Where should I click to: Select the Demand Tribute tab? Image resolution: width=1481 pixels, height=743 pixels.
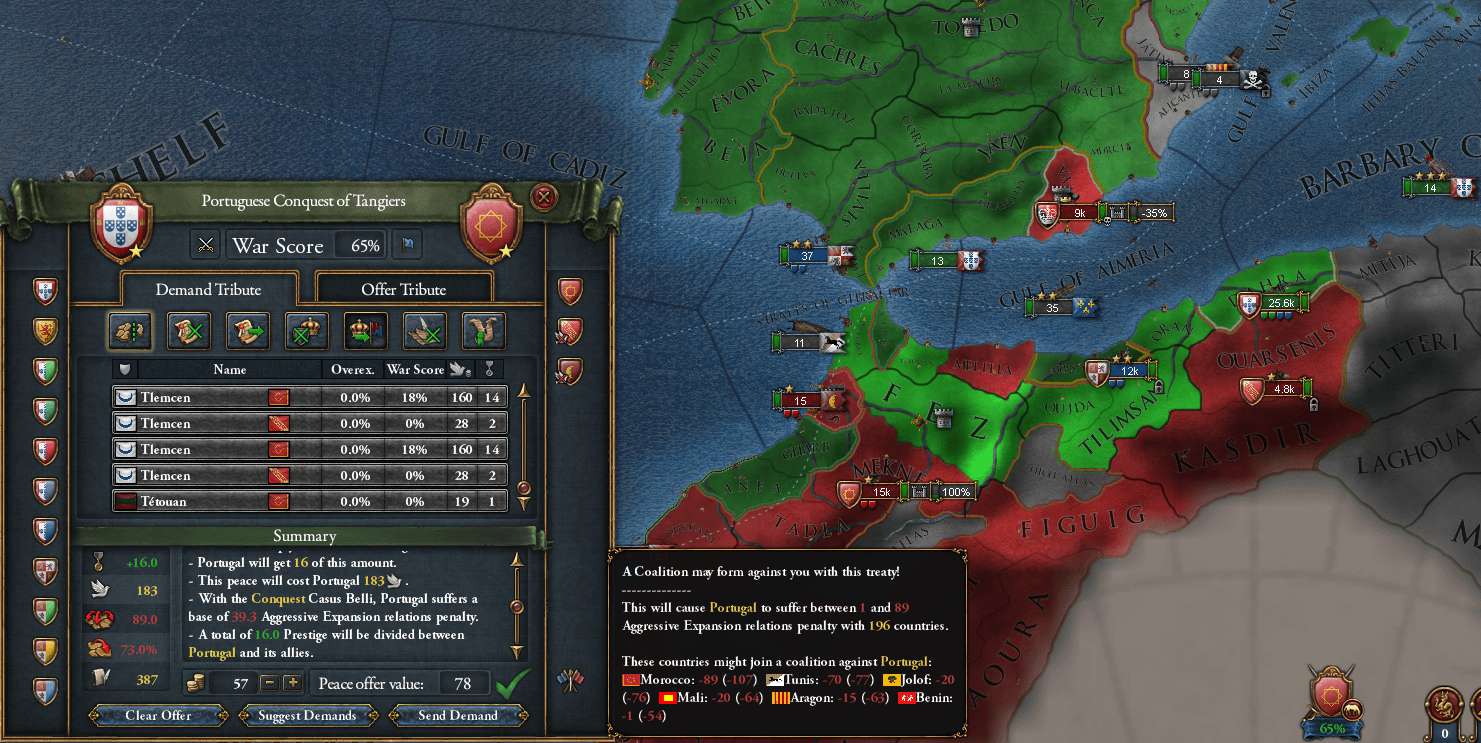(x=208, y=289)
